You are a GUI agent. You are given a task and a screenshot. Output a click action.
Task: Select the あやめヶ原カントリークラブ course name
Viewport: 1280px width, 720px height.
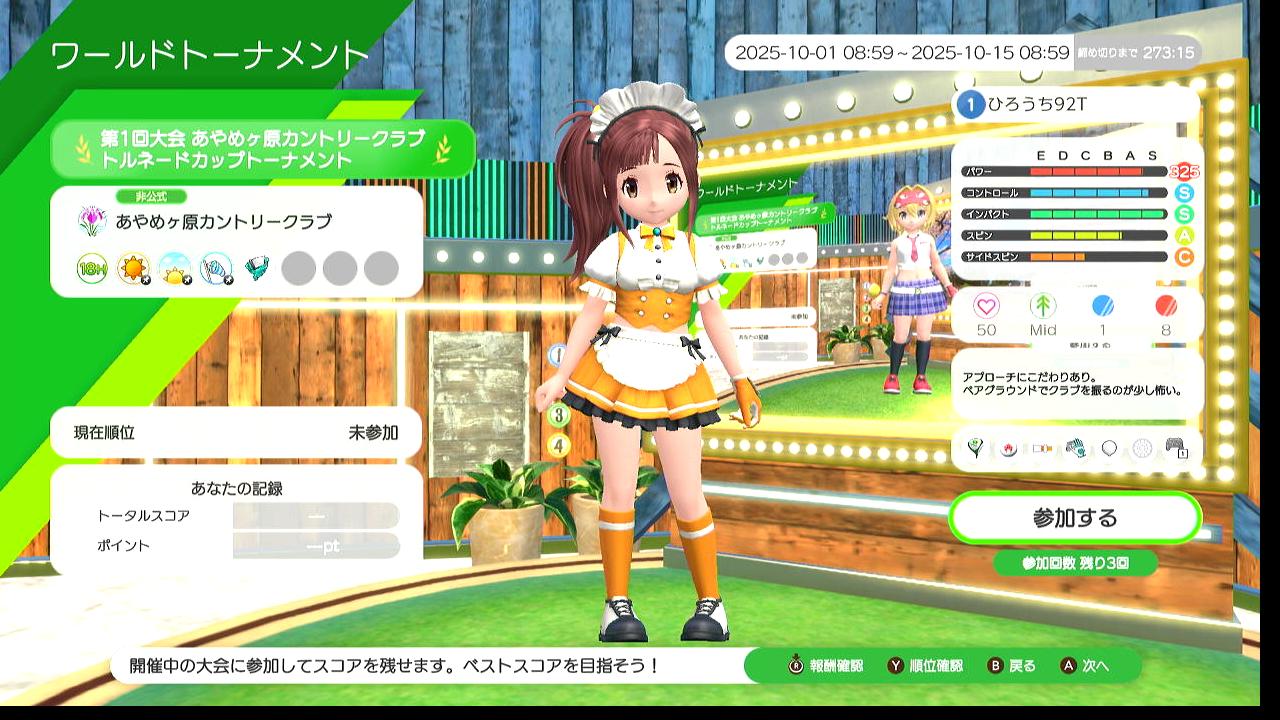tap(223, 221)
